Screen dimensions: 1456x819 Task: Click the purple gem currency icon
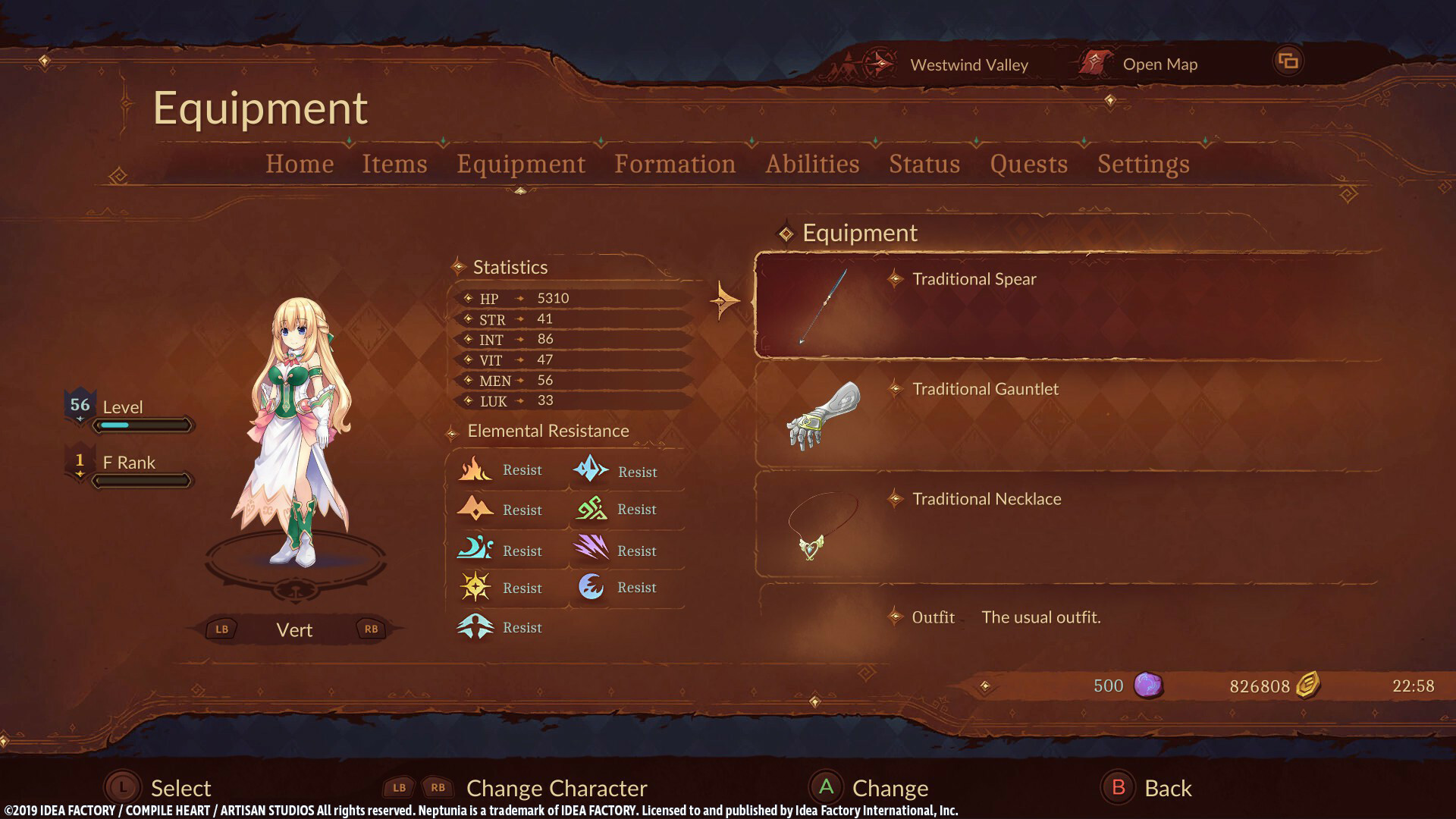(1149, 686)
